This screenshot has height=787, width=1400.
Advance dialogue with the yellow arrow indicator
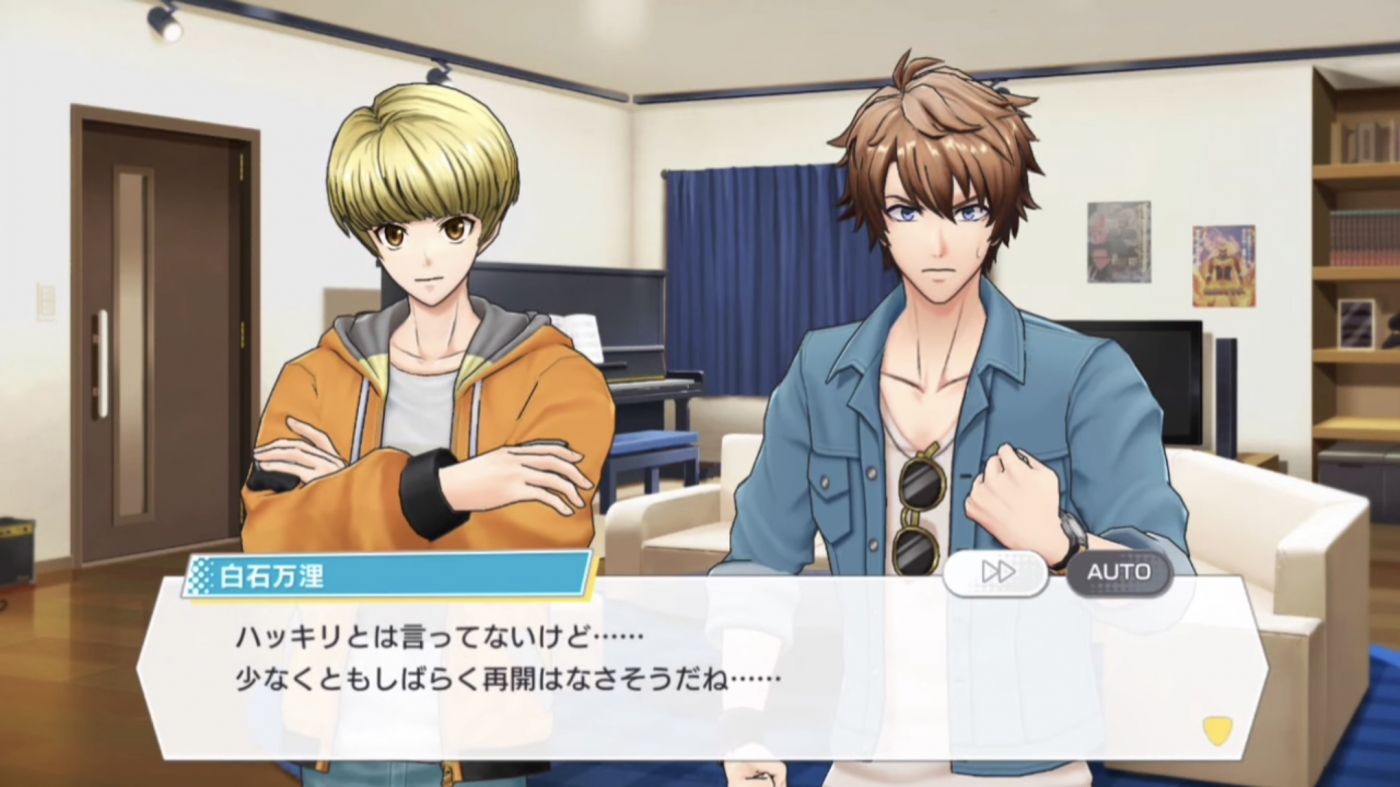[1217, 730]
